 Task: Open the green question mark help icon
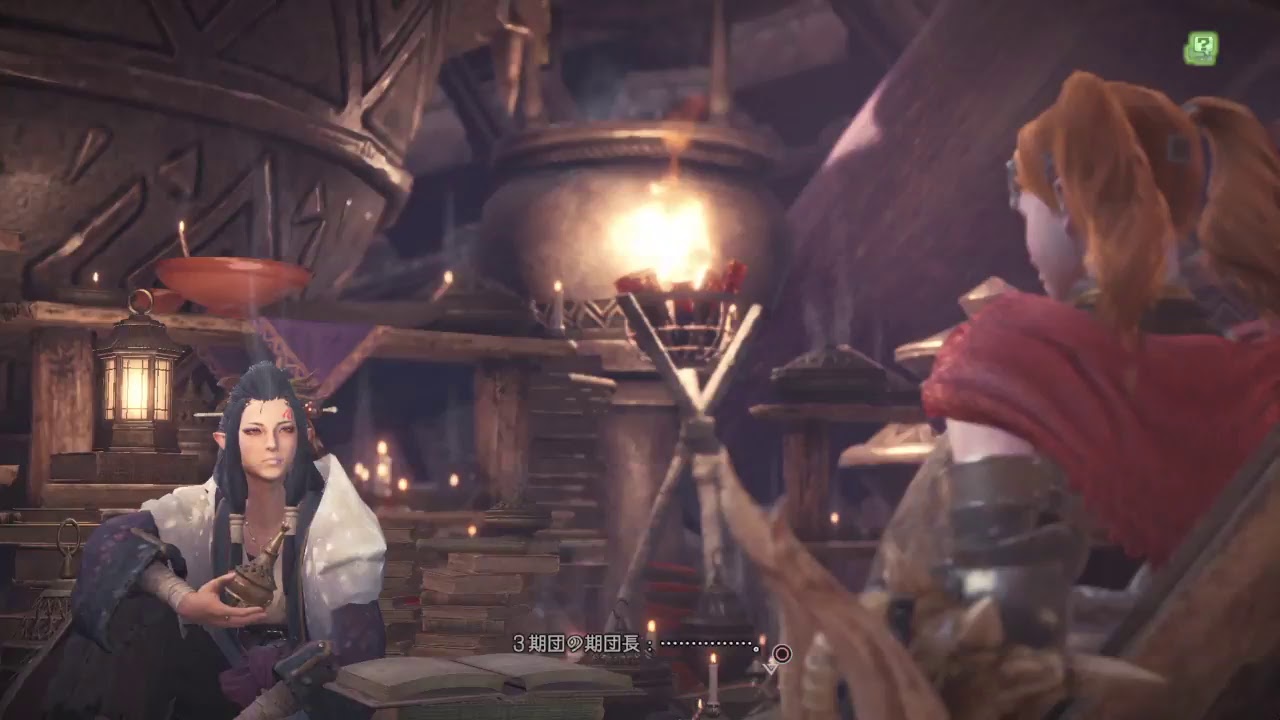pyautogui.click(x=1200, y=48)
